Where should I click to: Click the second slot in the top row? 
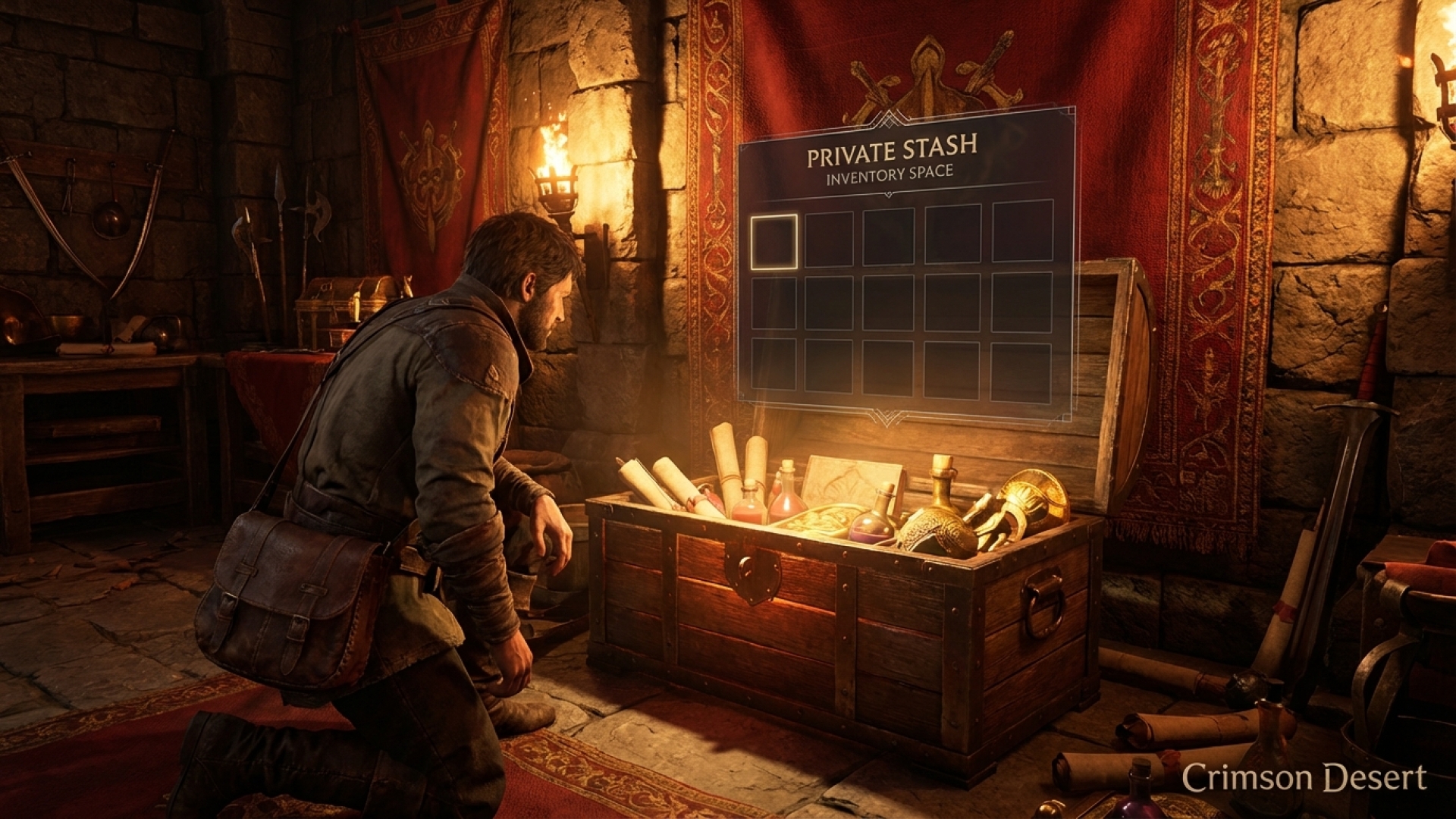tap(828, 239)
